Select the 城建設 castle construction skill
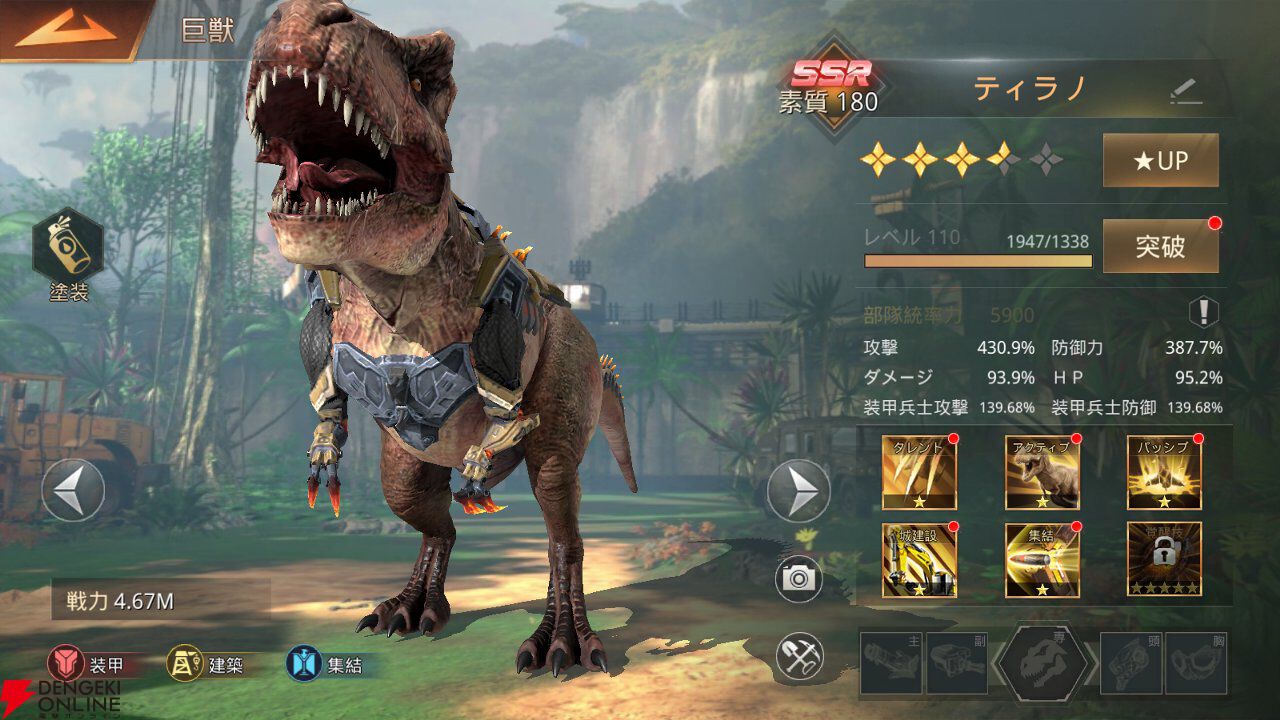 [919, 560]
